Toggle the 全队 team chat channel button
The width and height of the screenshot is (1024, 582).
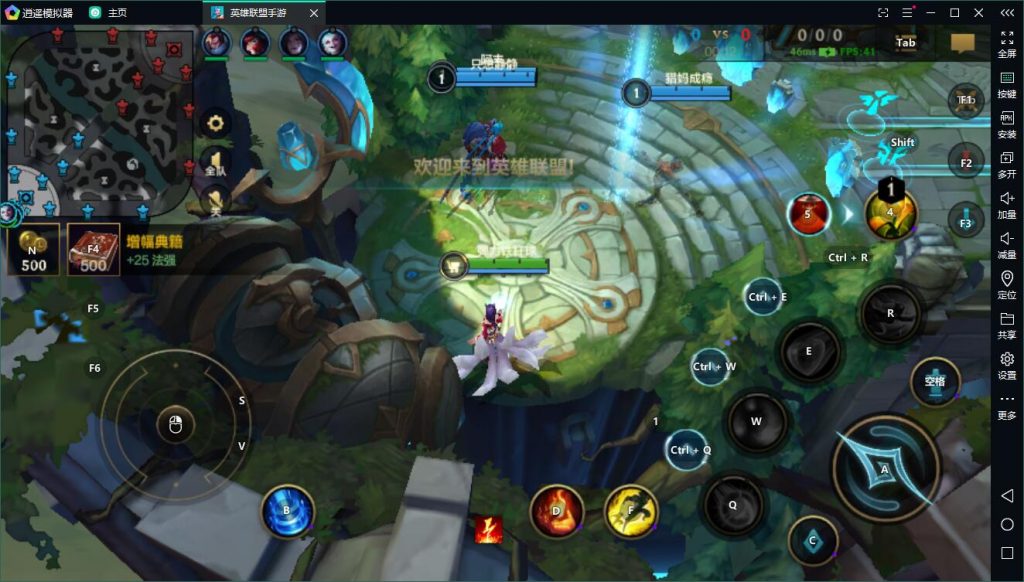pyautogui.click(x=215, y=162)
